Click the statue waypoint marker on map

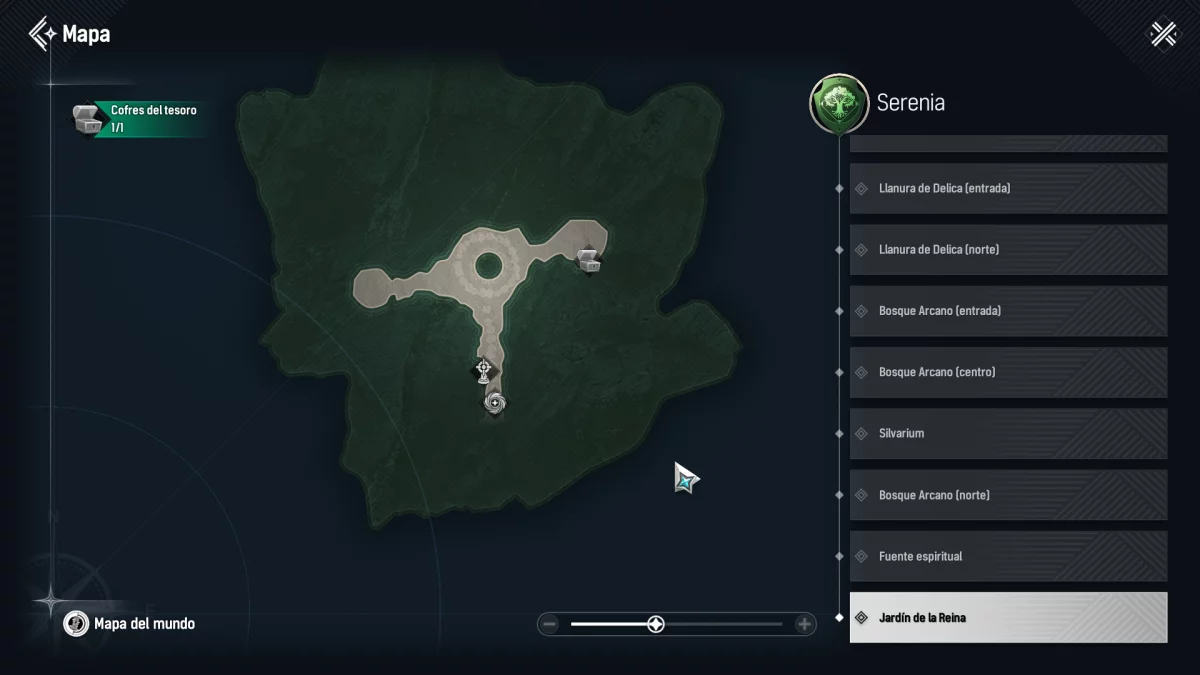click(484, 371)
